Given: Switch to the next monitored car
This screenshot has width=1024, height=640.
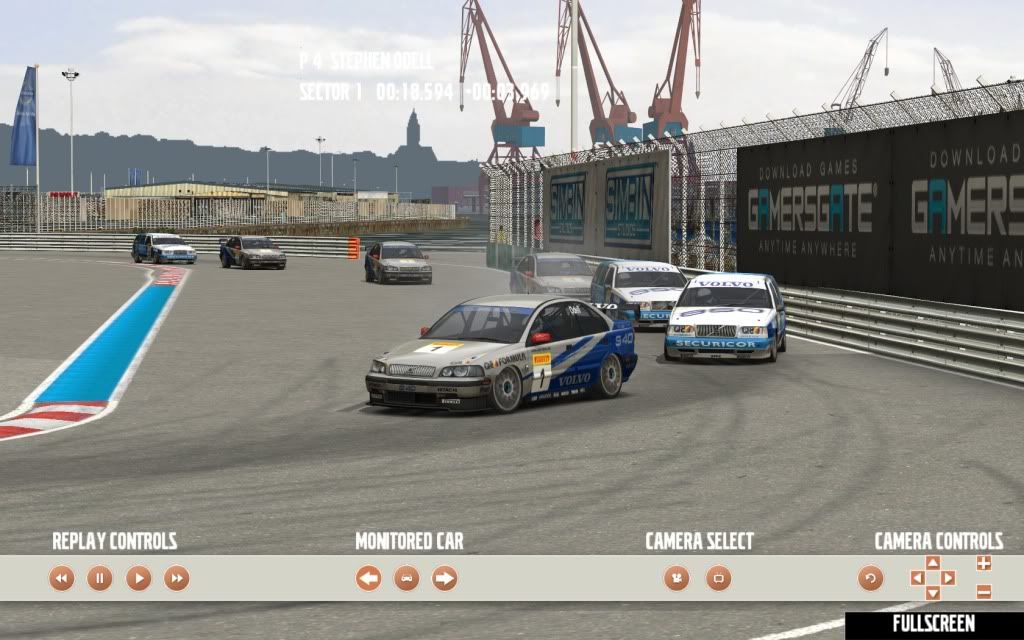Looking at the screenshot, I should click(444, 578).
